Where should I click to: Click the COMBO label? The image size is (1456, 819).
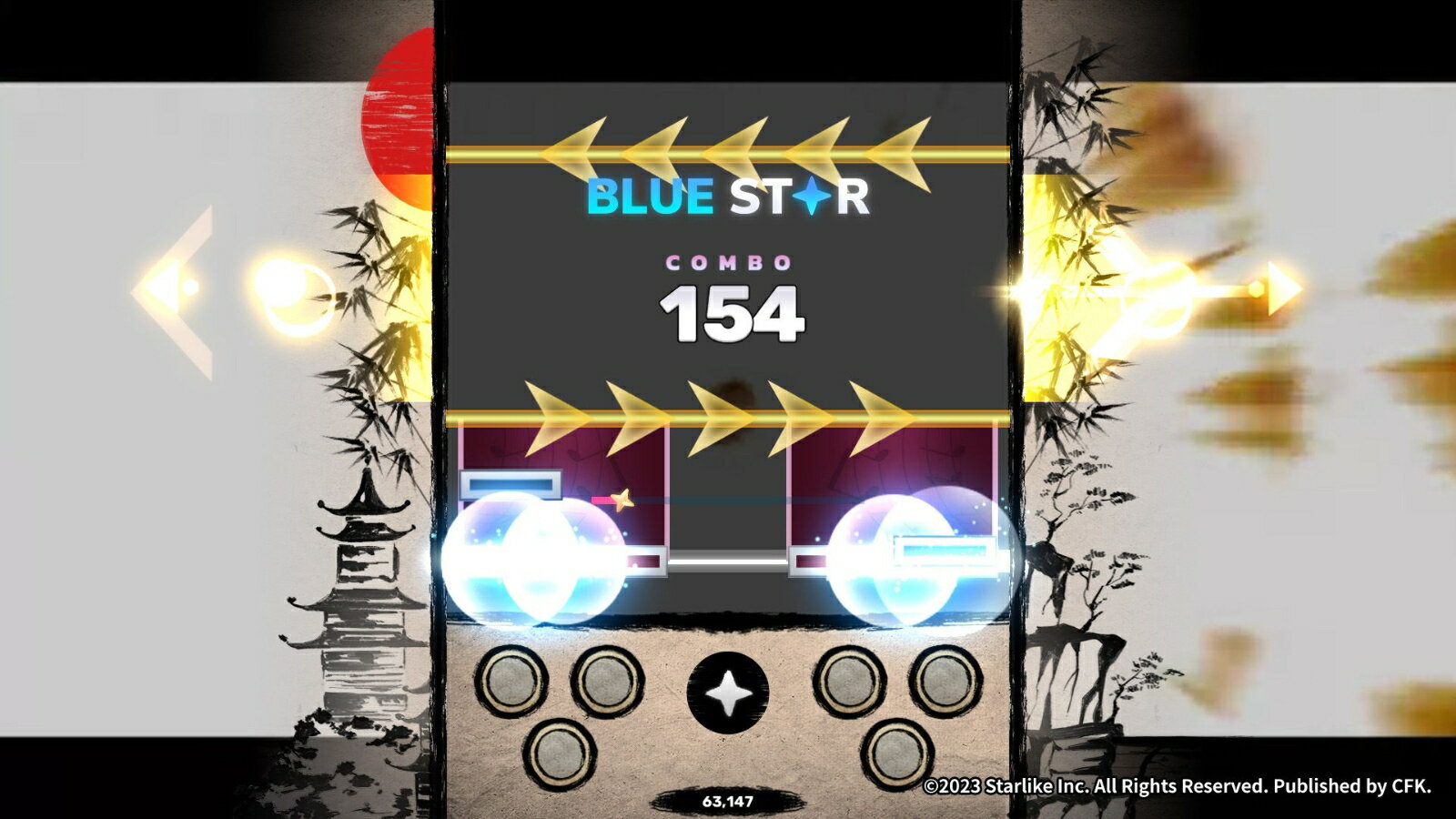[x=728, y=265]
